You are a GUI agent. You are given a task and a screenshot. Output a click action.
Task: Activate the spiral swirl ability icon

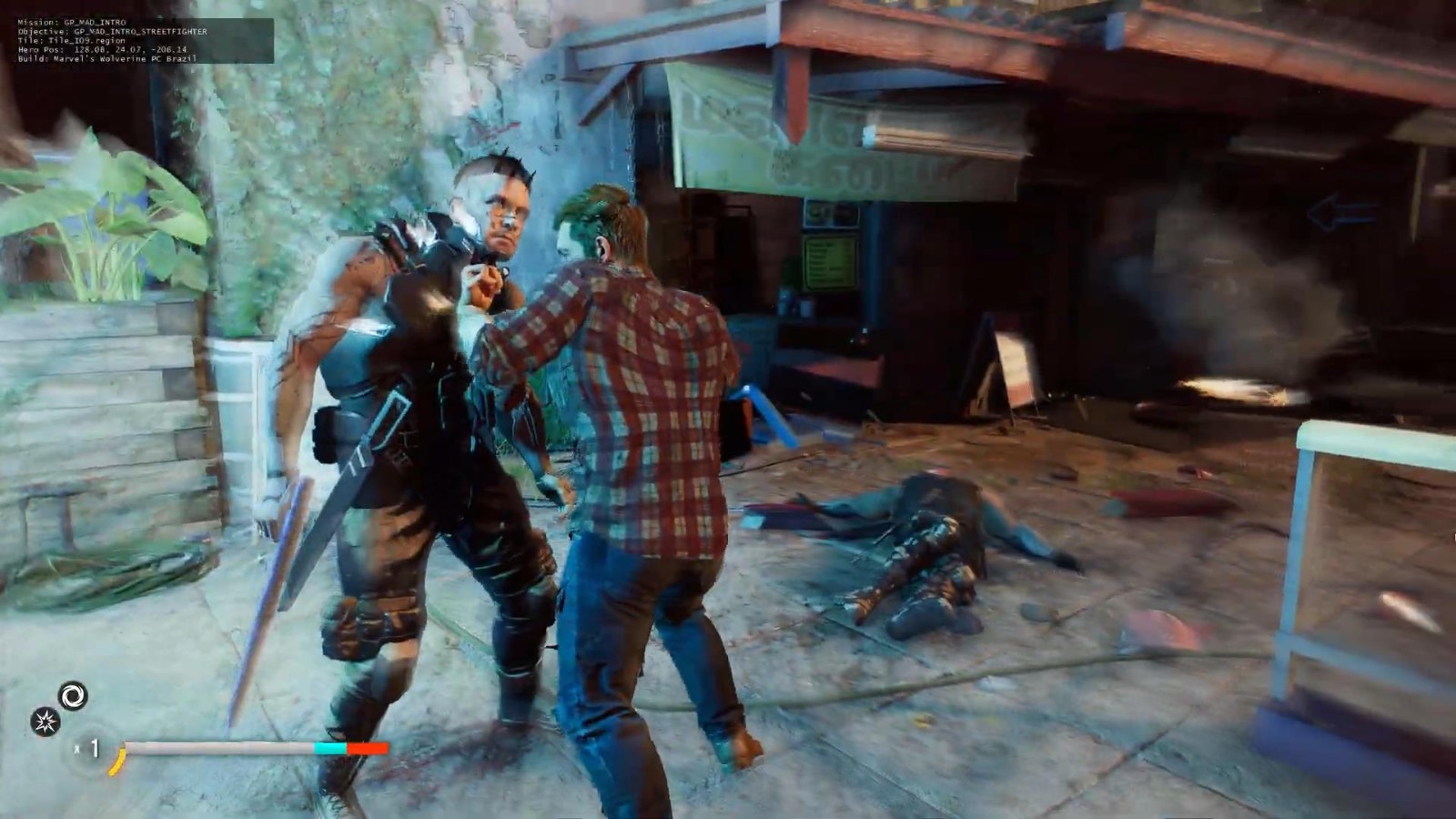pos(73,696)
